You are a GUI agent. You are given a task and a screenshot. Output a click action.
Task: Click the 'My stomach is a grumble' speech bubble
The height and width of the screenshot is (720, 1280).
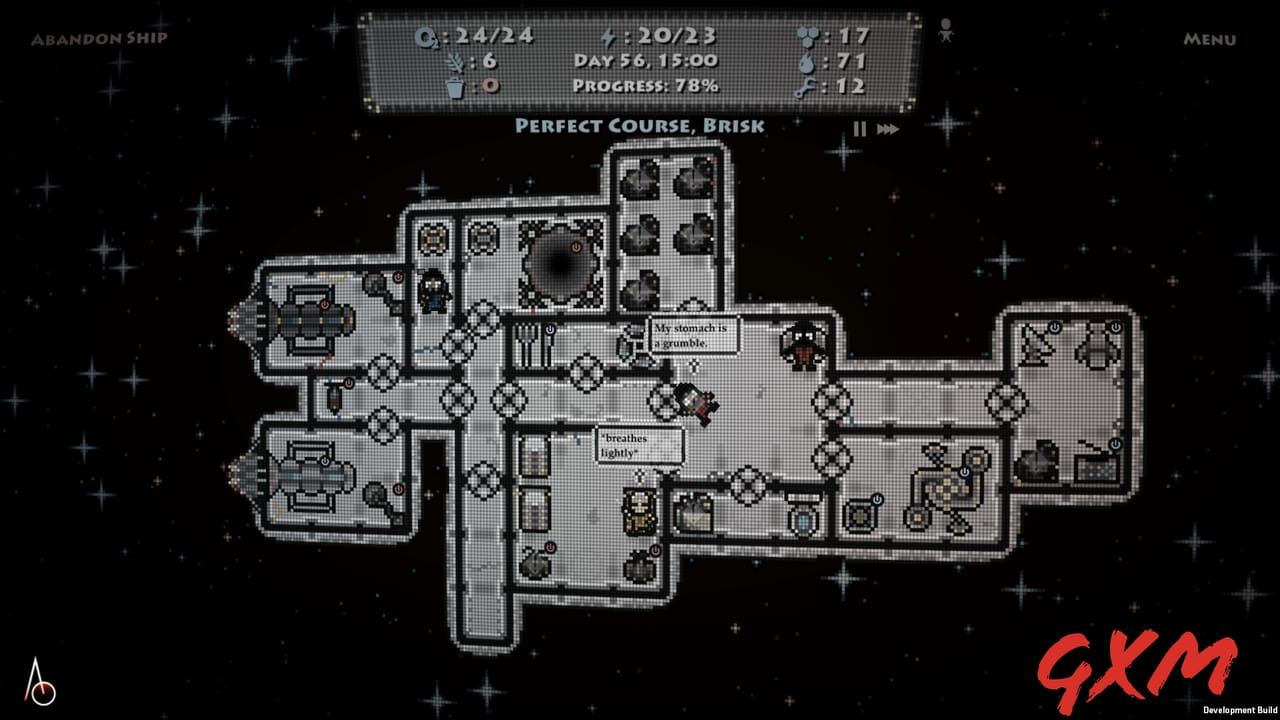coord(694,335)
